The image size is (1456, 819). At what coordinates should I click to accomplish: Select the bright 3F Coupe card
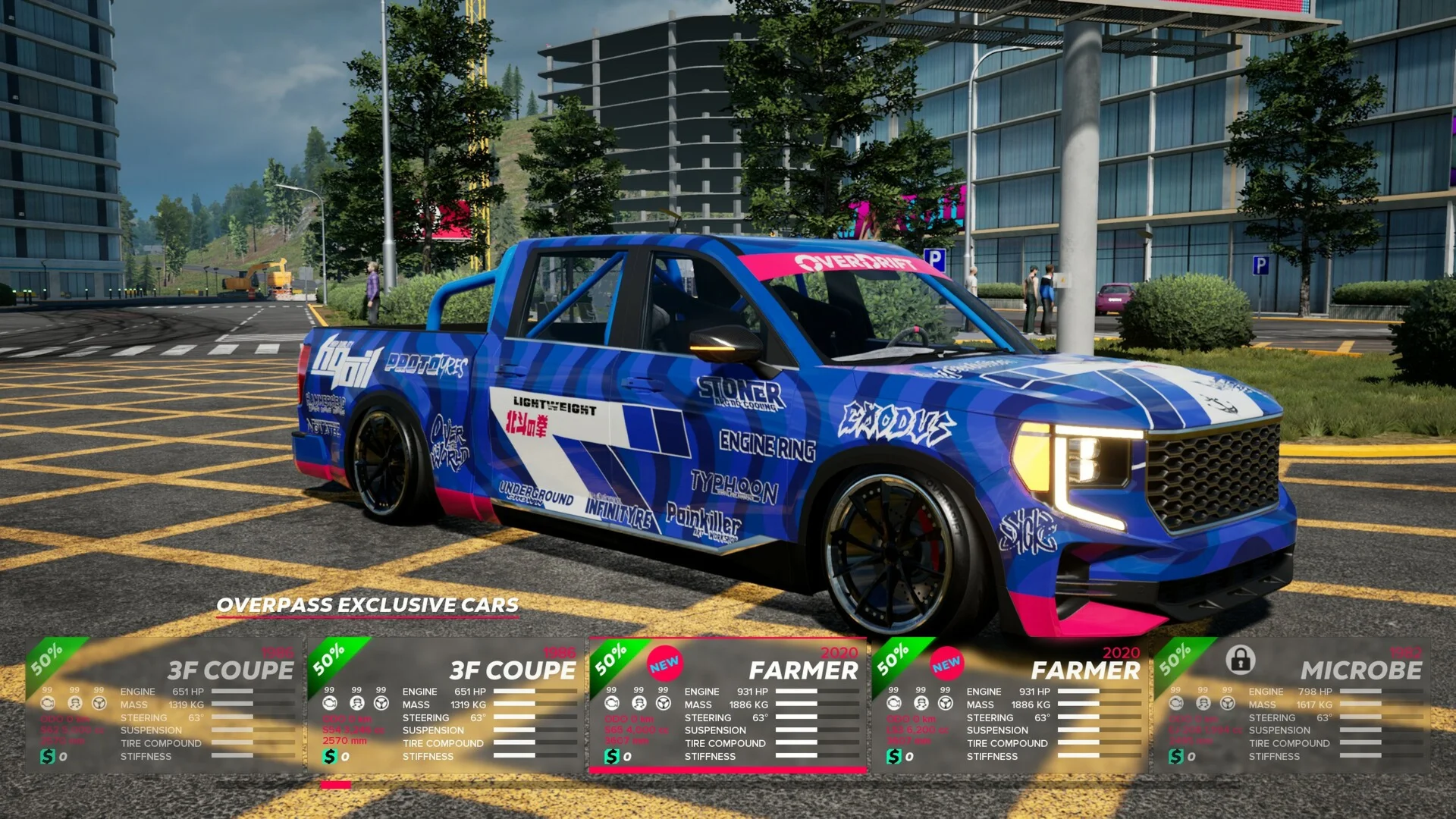click(x=446, y=705)
